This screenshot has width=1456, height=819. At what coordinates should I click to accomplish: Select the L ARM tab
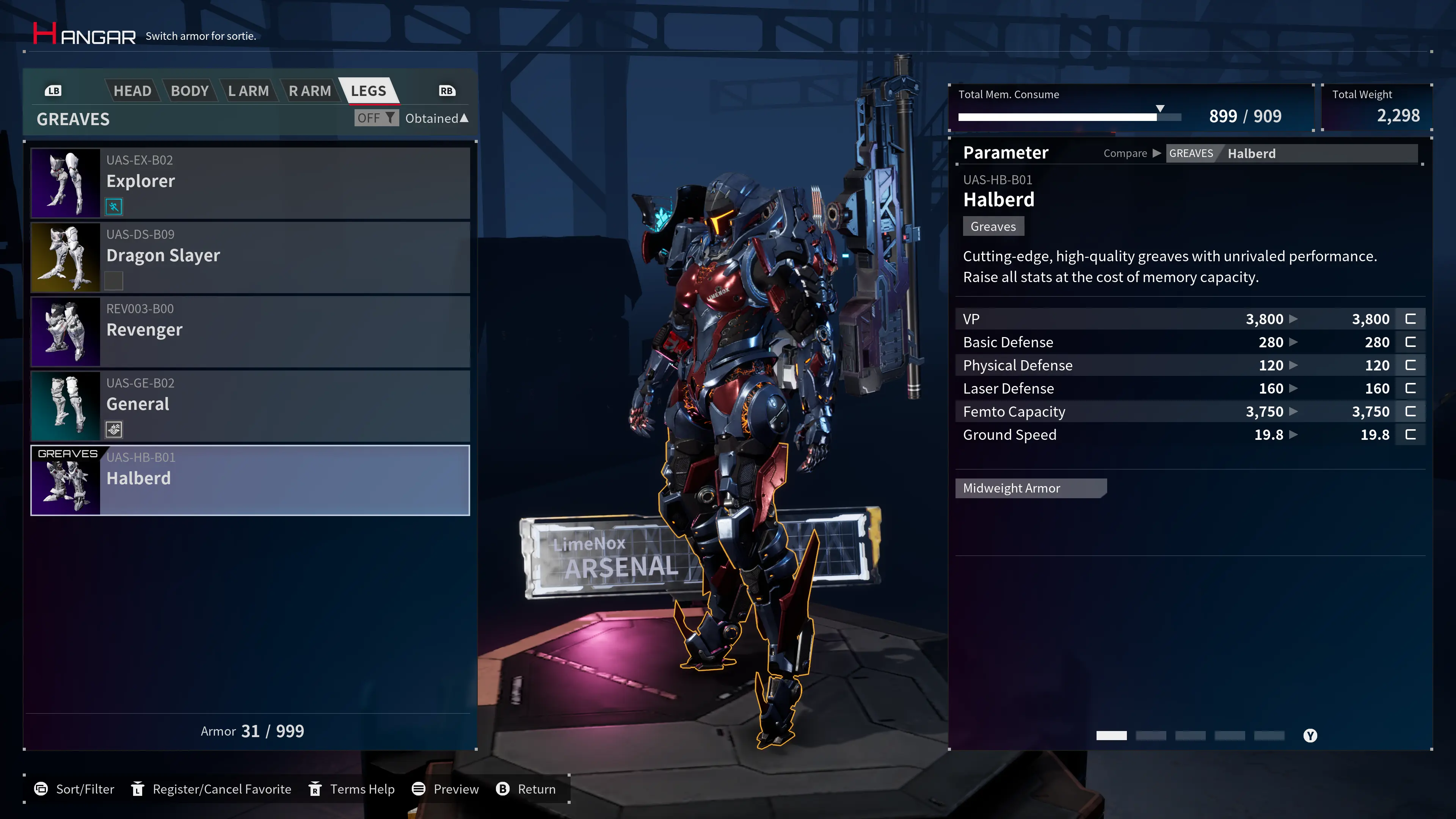pos(248,91)
